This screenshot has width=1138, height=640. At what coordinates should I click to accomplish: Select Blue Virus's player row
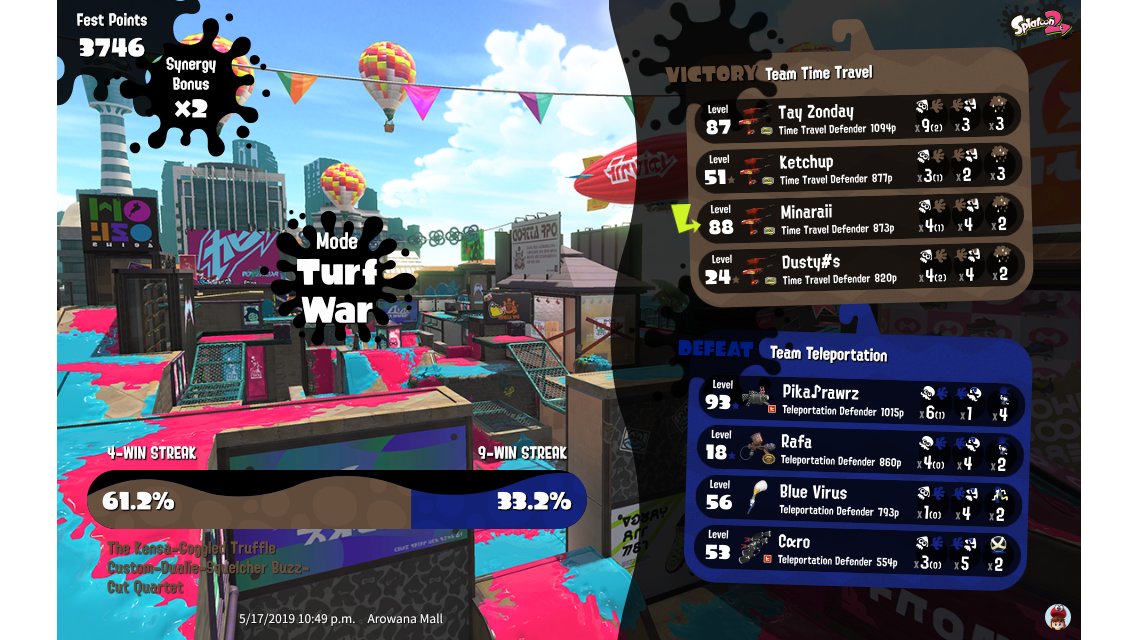click(x=860, y=500)
